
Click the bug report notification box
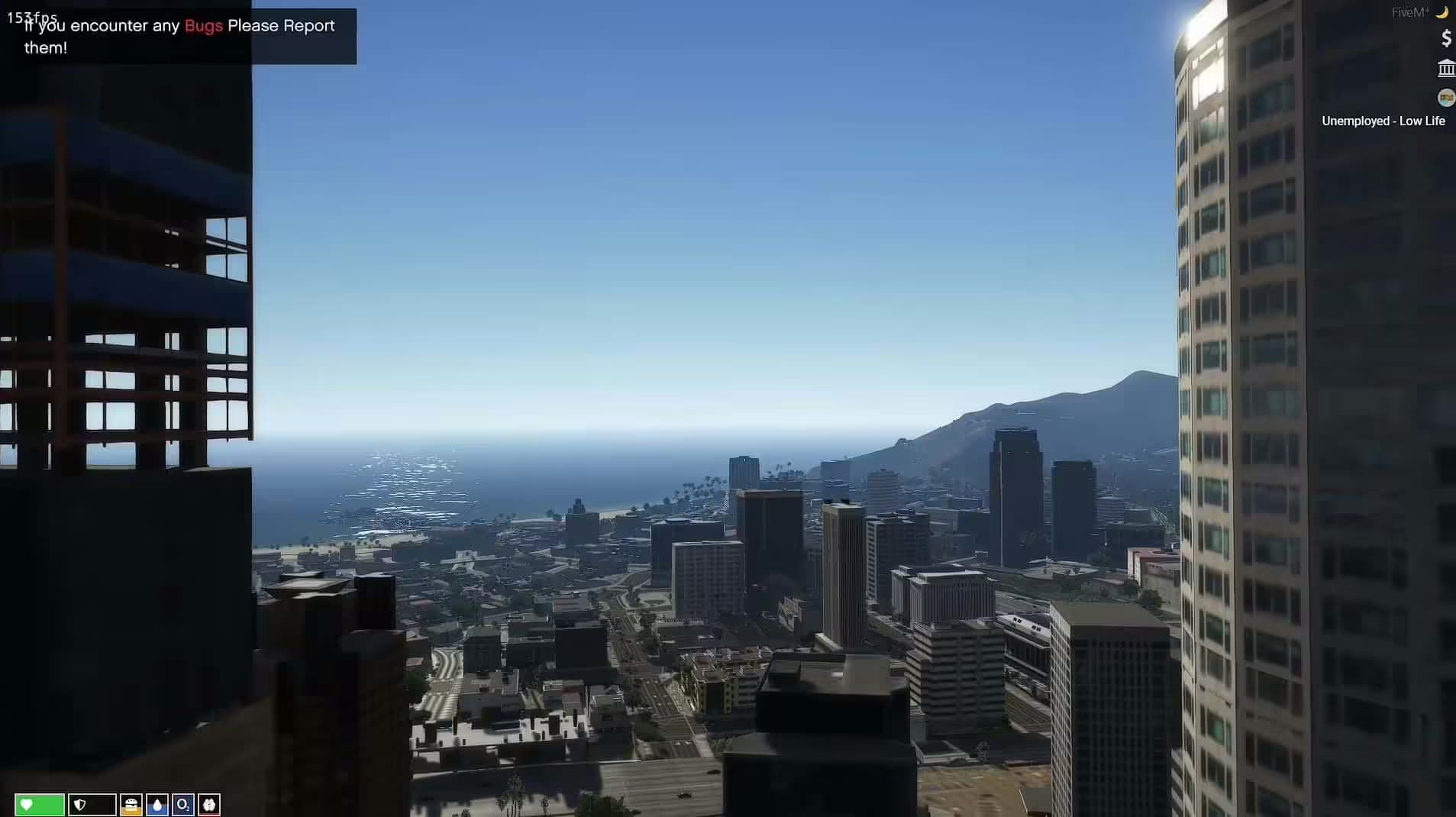click(x=179, y=36)
